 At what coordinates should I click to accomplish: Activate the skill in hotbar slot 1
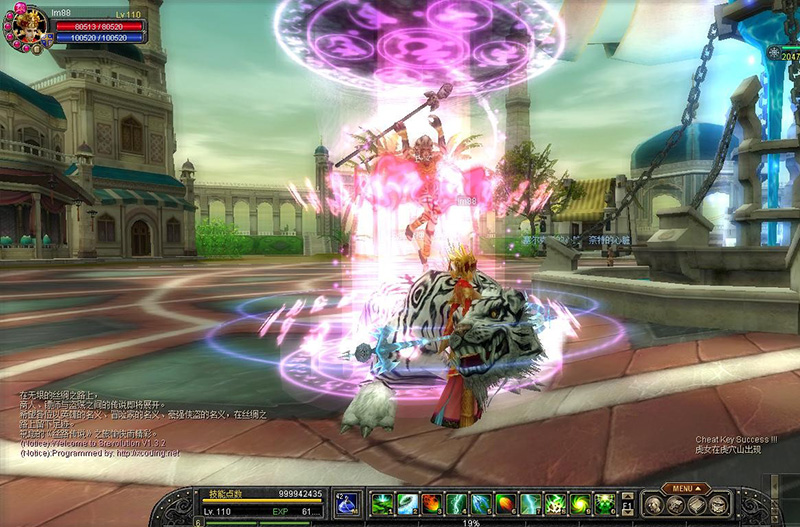tap(381, 503)
